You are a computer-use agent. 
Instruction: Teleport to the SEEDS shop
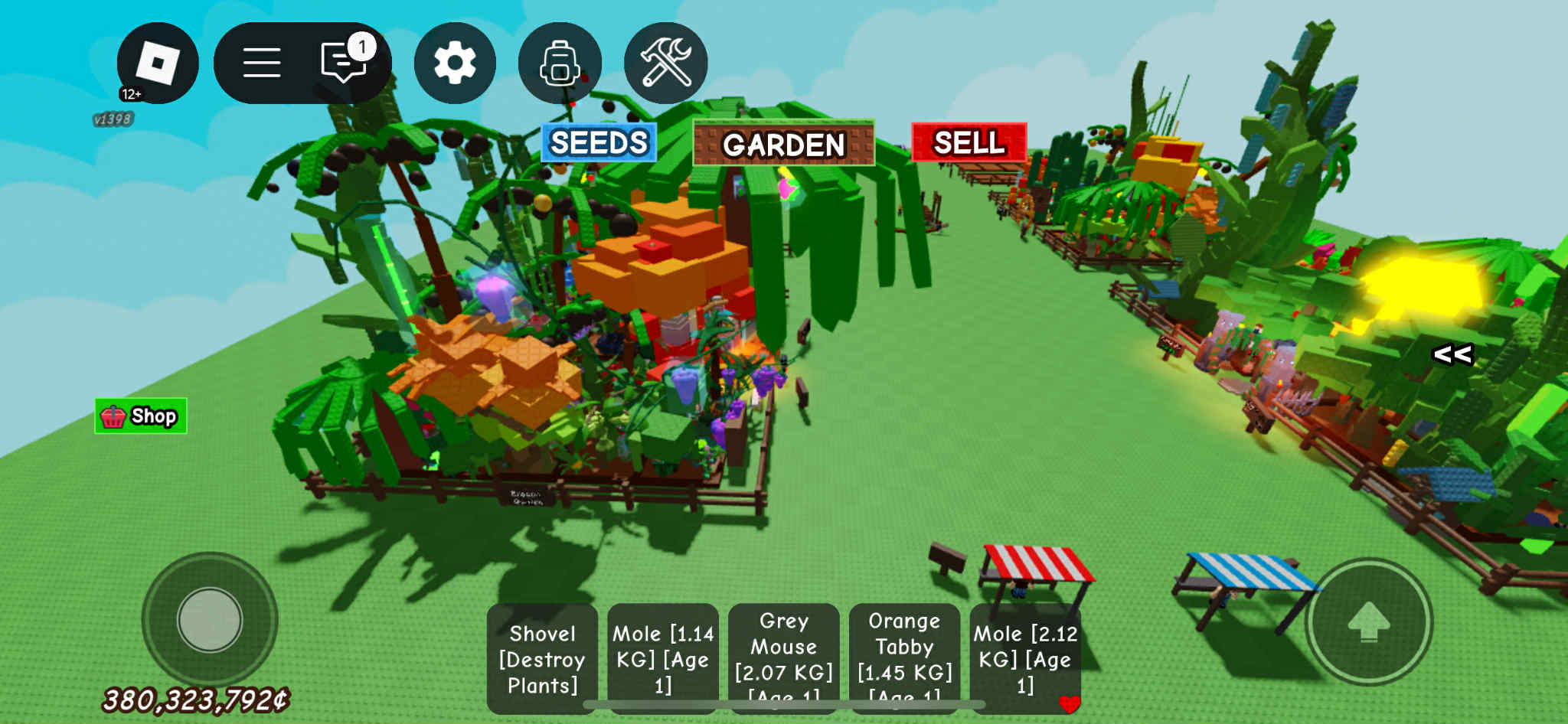coord(599,143)
